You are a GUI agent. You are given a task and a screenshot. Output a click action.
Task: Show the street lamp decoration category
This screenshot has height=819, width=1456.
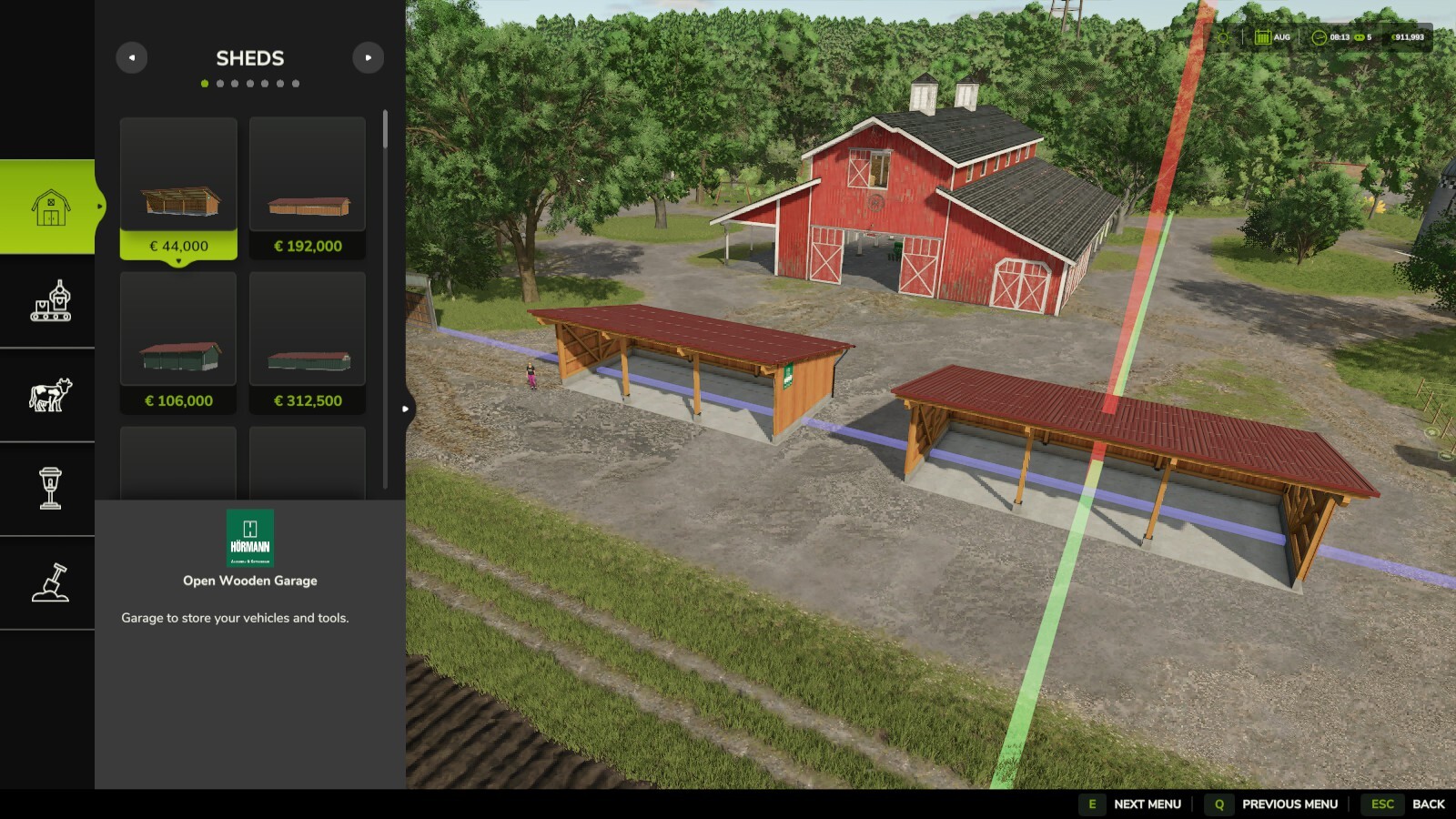(x=50, y=489)
